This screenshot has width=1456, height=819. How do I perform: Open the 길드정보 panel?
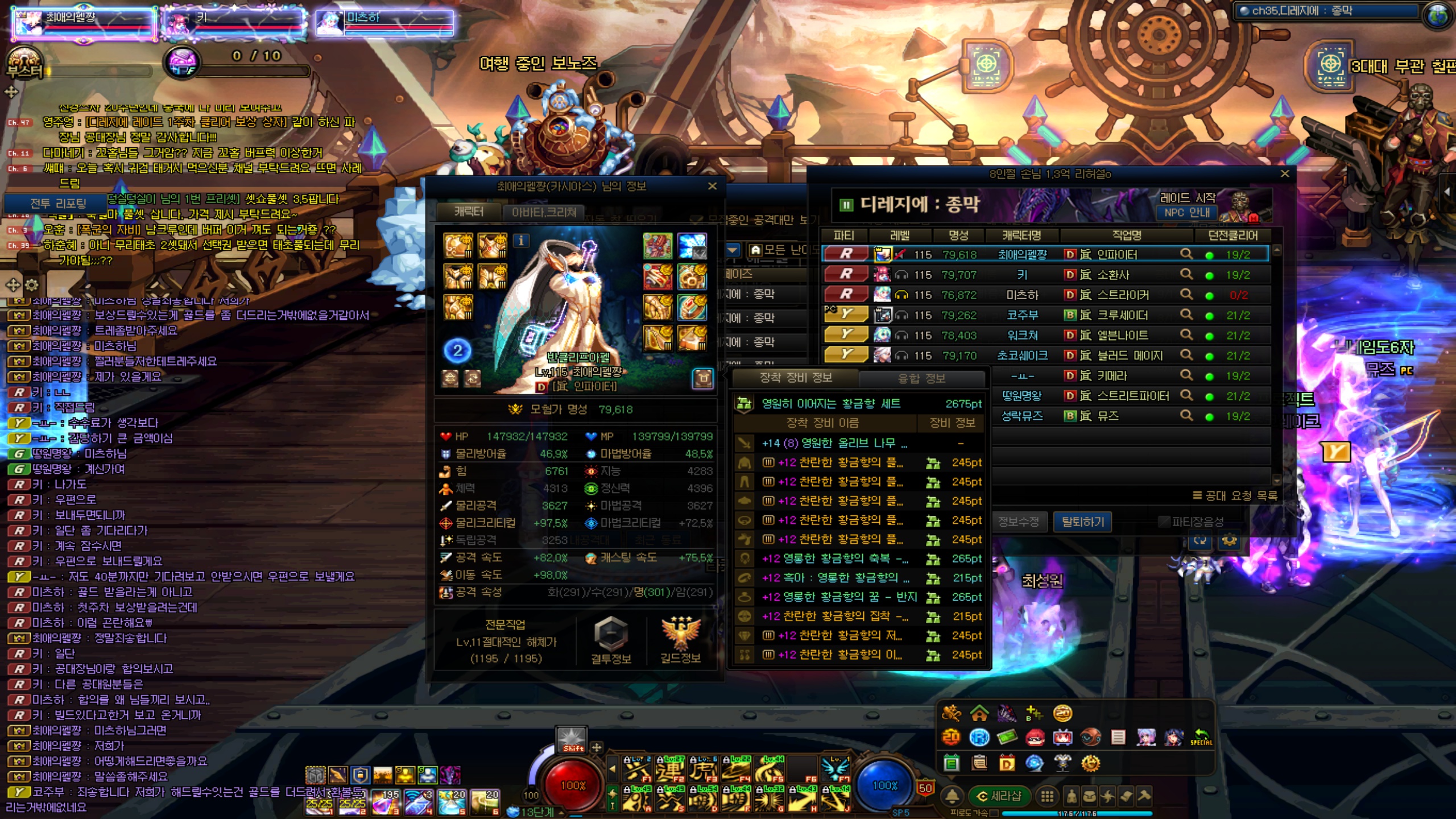[x=680, y=640]
